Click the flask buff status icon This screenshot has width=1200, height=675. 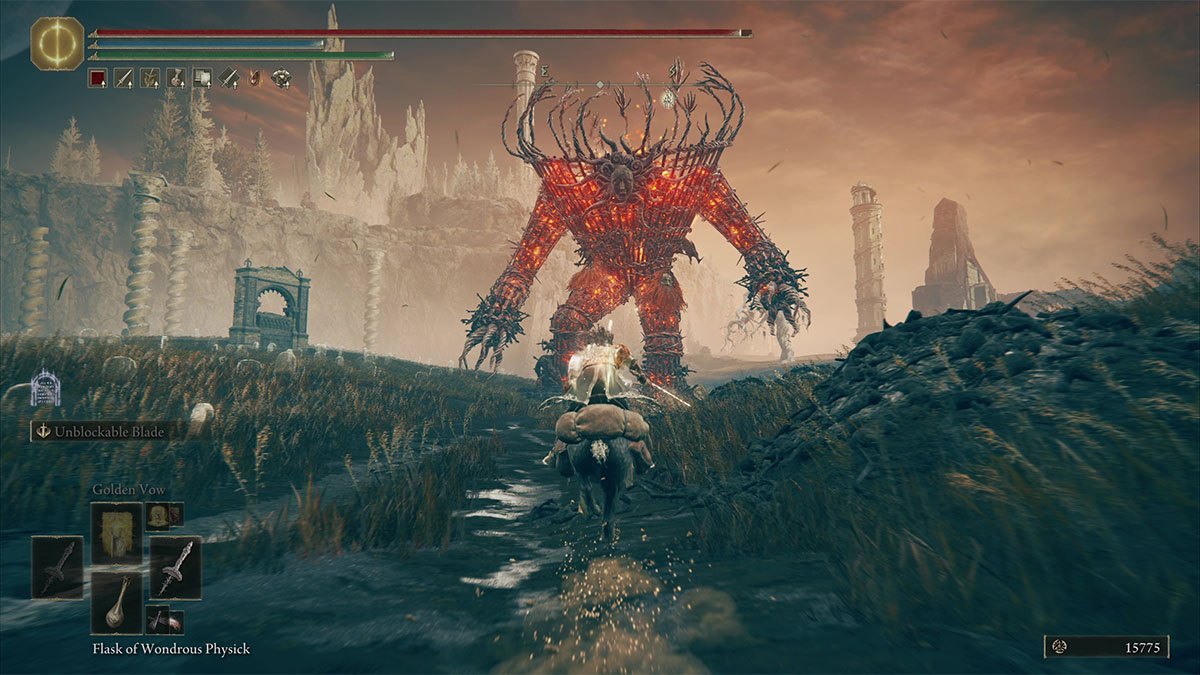coord(176,78)
